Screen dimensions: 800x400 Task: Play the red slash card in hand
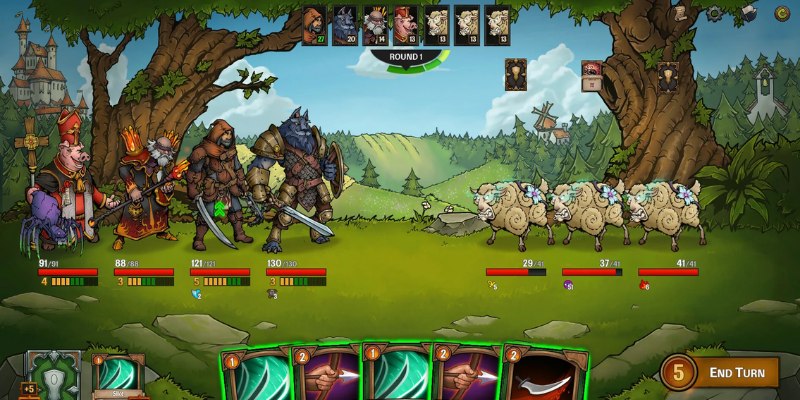tap(545, 376)
